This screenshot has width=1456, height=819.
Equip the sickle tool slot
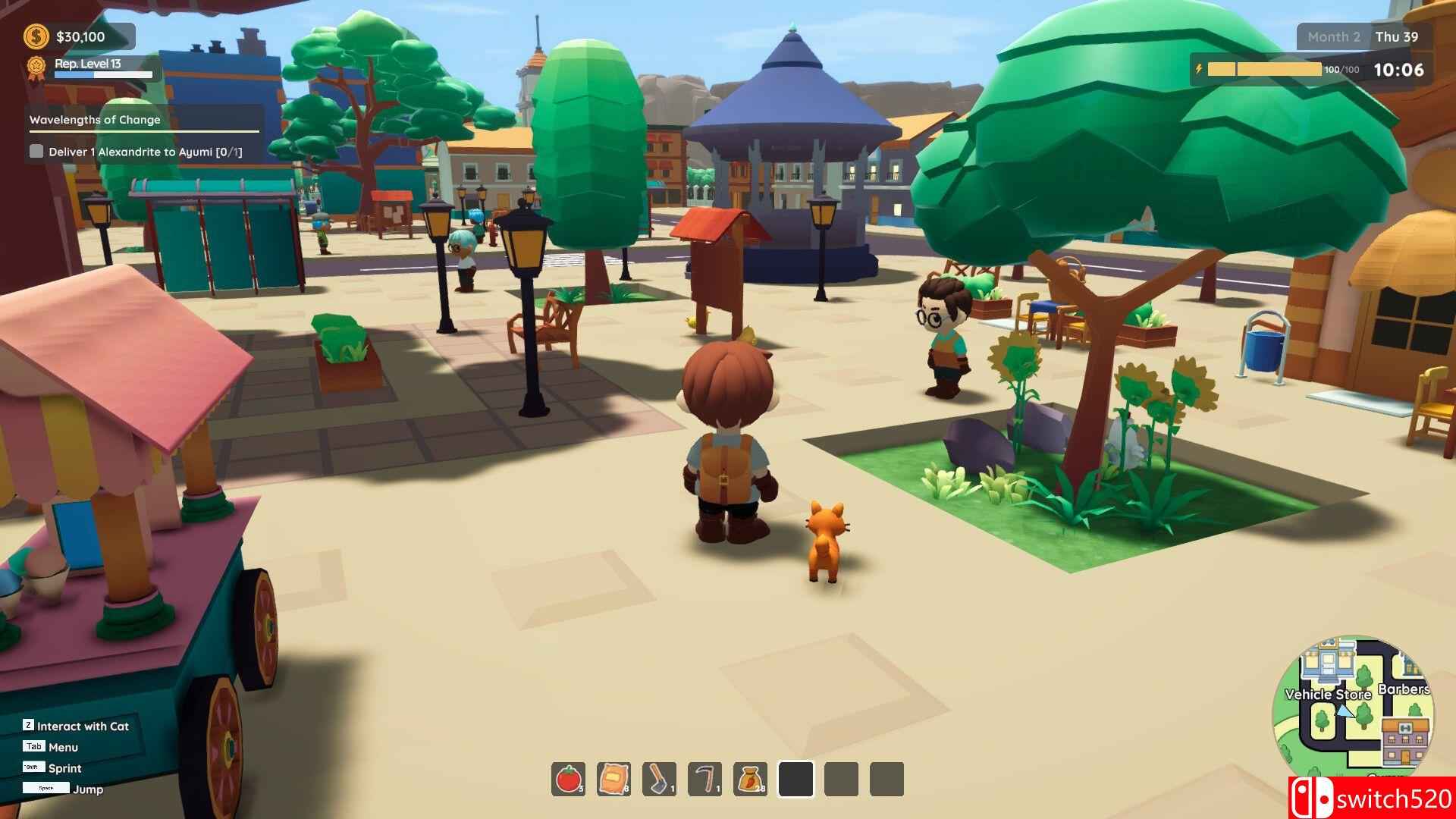(x=704, y=780)
